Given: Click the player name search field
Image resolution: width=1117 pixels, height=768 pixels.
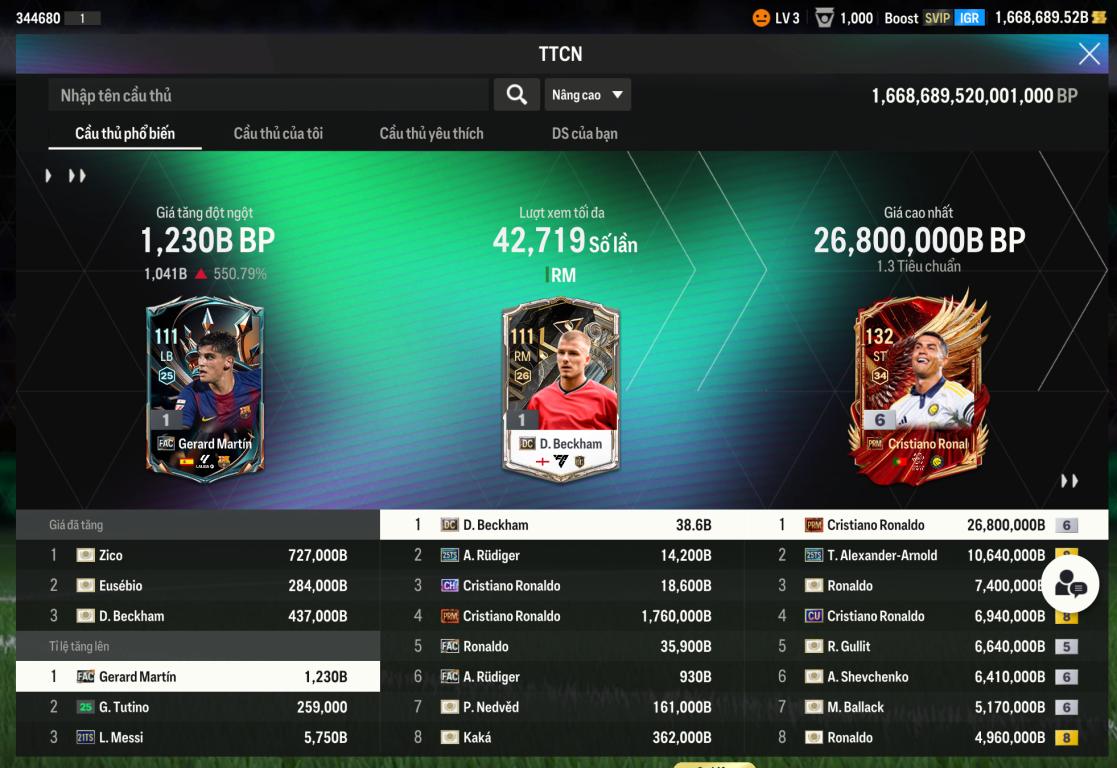Looking at the screenshot, I should coord(268,95).
